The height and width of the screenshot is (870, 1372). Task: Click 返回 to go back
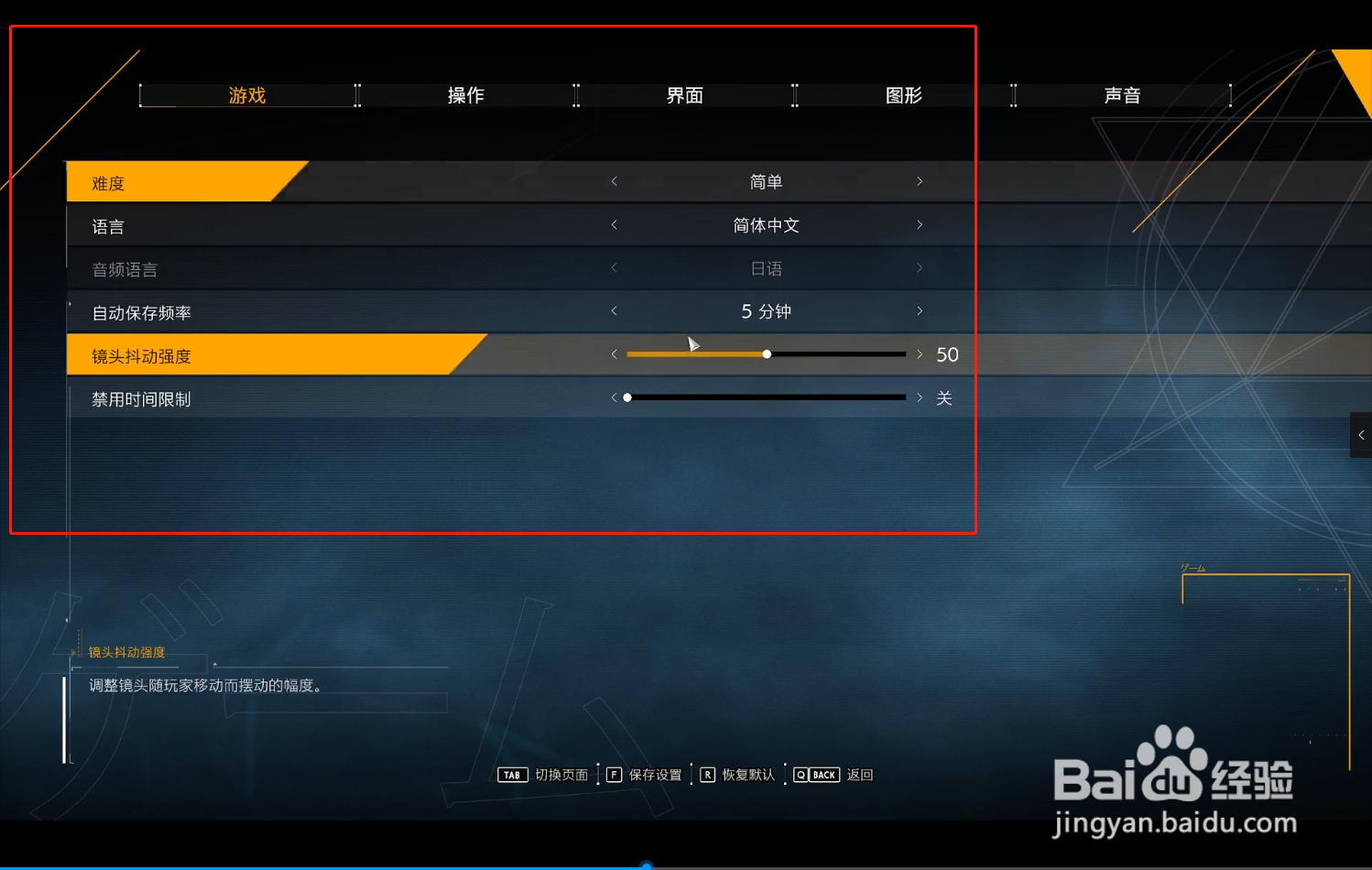point(859,774)
